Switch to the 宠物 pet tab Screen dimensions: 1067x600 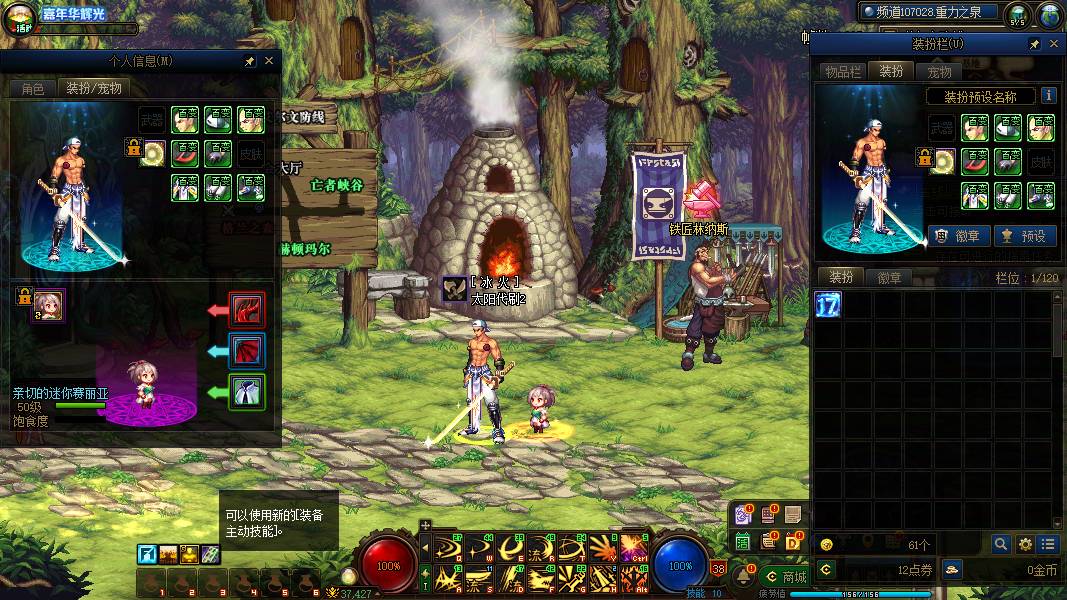pos(939,71)
